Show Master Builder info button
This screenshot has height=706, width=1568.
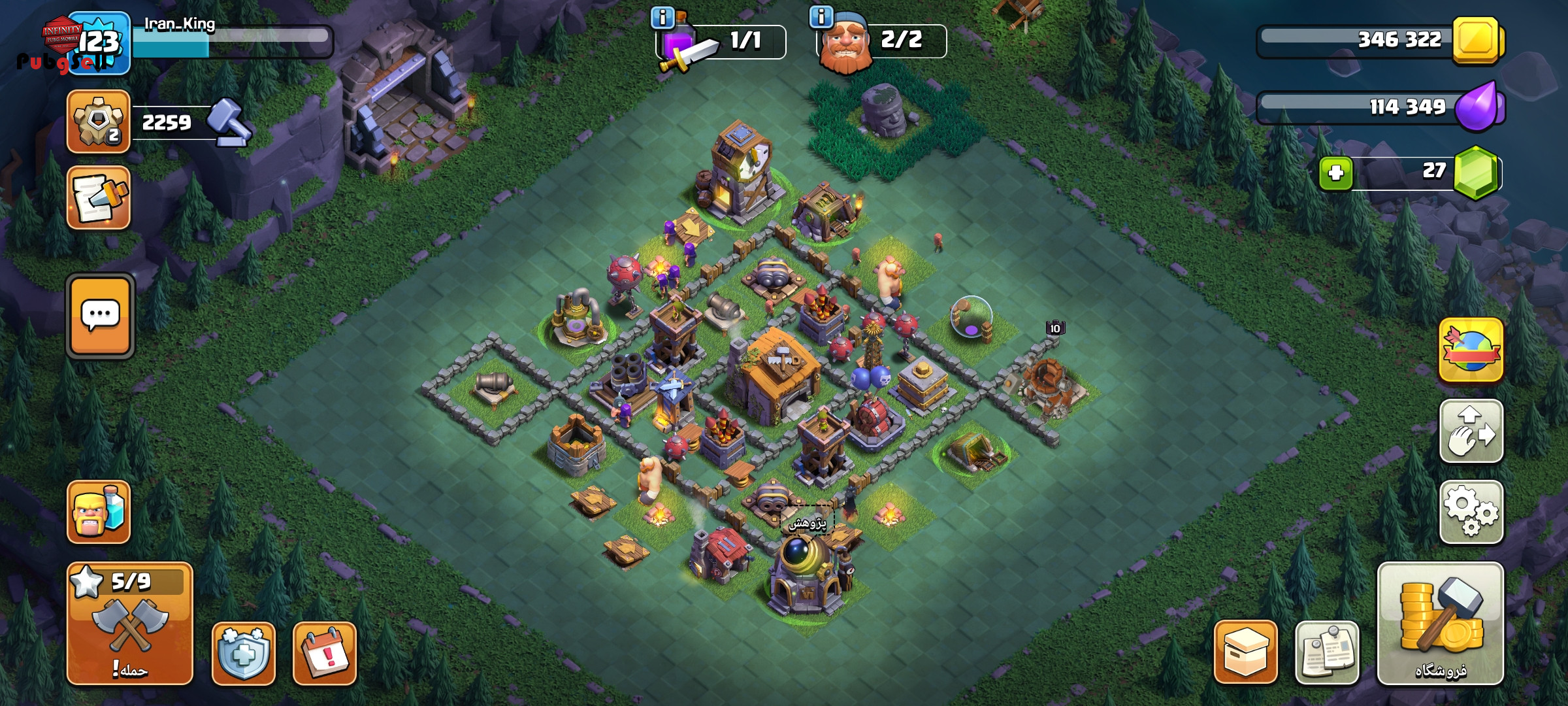(x=821, y=16)
